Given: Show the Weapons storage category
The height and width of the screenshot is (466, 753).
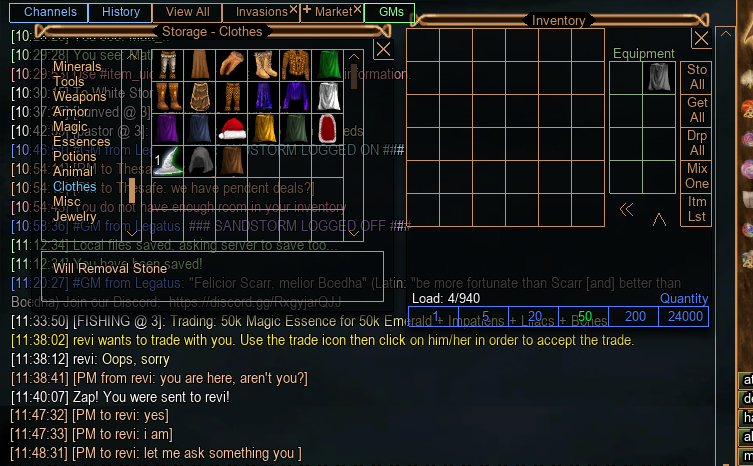Looking at the screenshot, I should coord(80,97).
